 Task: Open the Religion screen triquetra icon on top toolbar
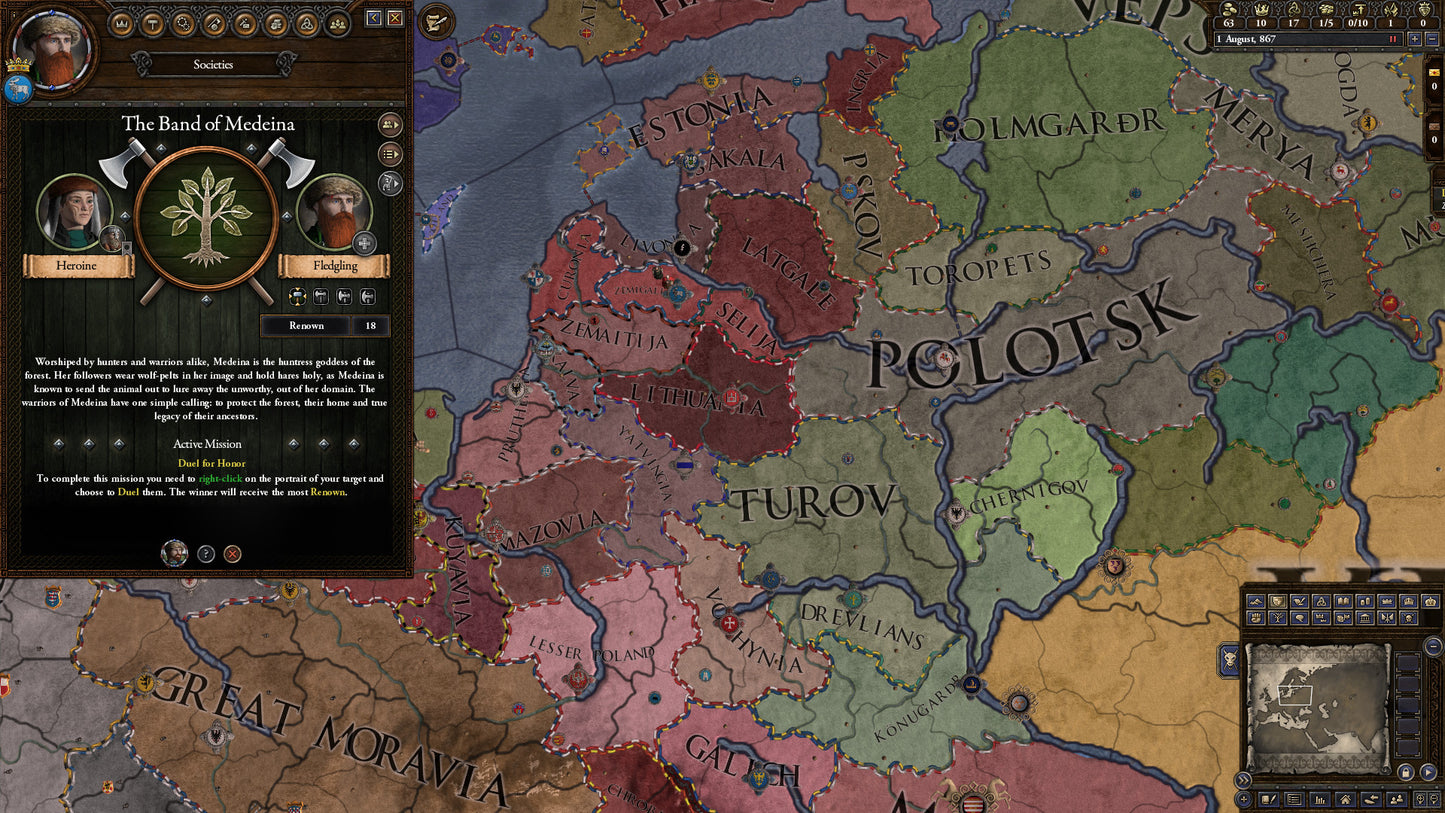[x=307, y=24]
